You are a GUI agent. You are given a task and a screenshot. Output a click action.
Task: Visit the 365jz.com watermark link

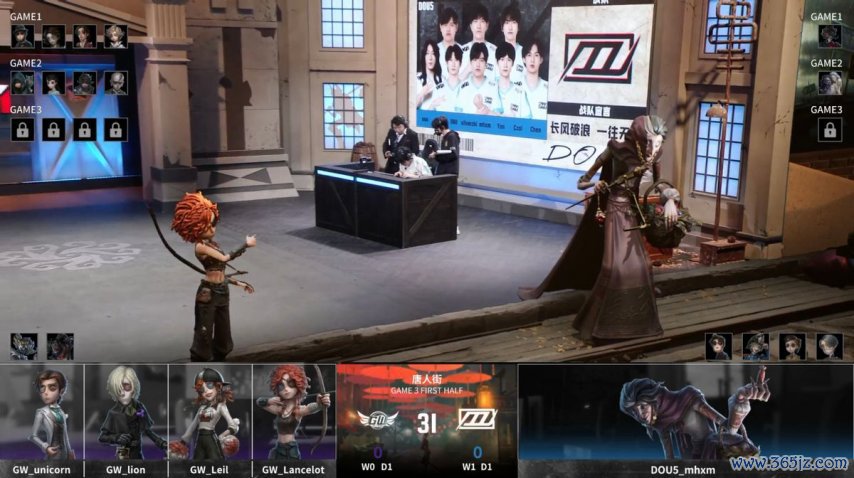coord(788,464)
